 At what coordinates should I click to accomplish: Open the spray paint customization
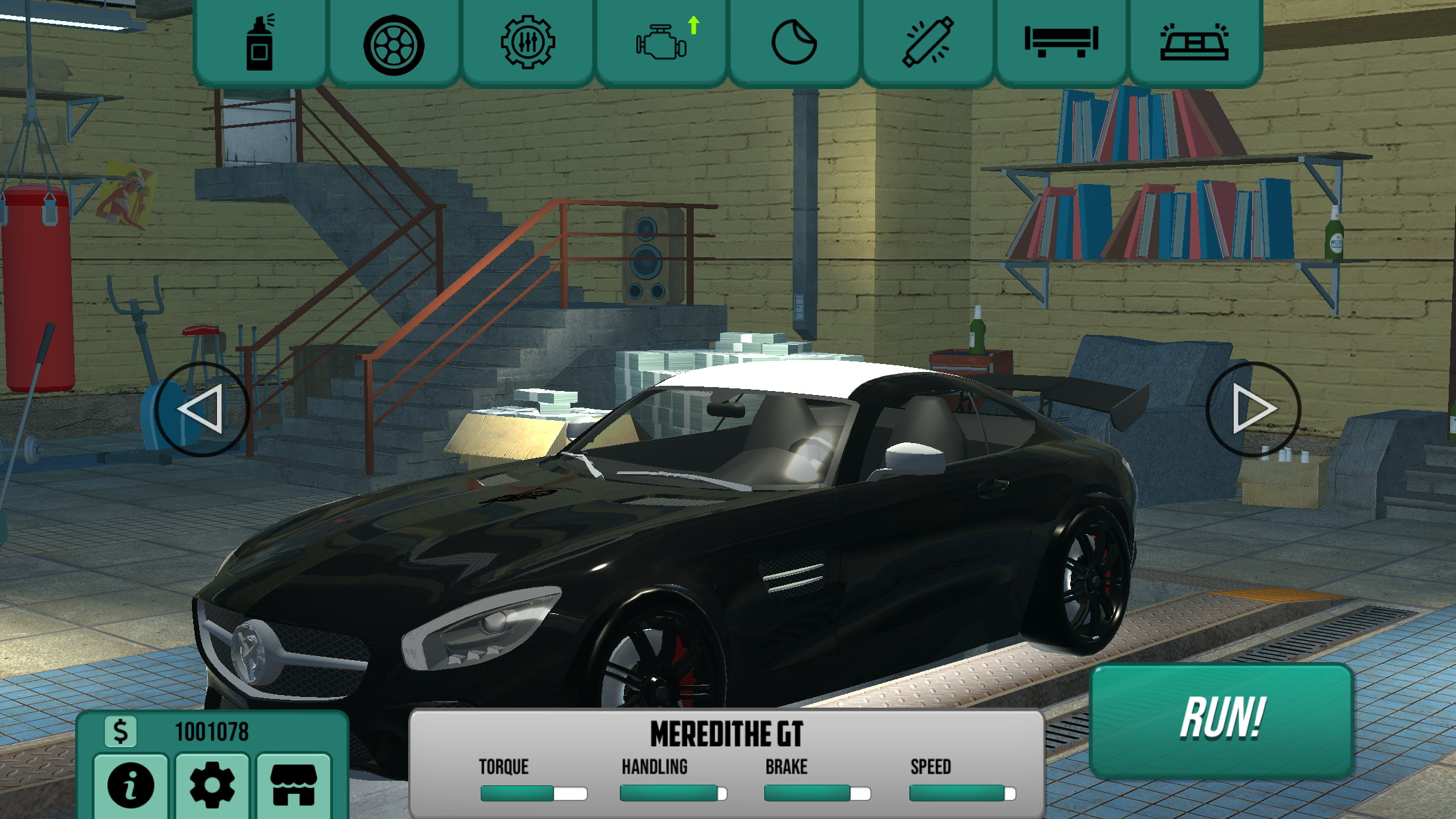click(x=260, y=44)
